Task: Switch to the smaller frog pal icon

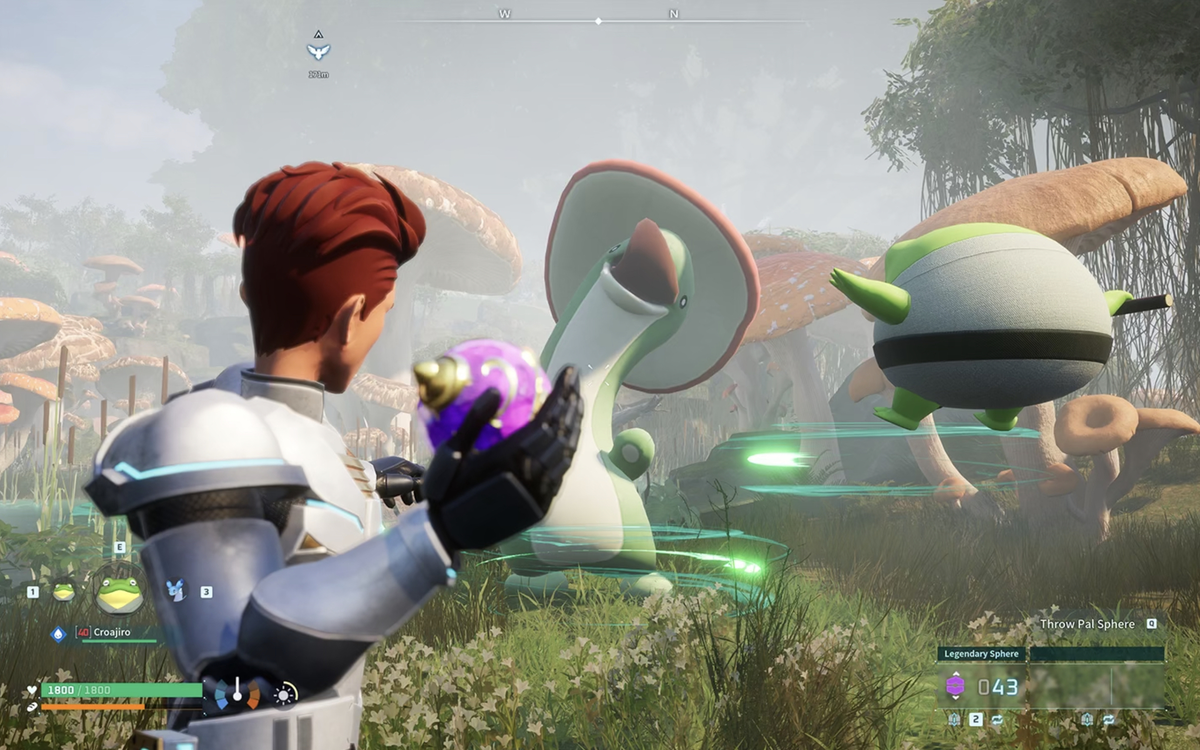Action: 63,591
